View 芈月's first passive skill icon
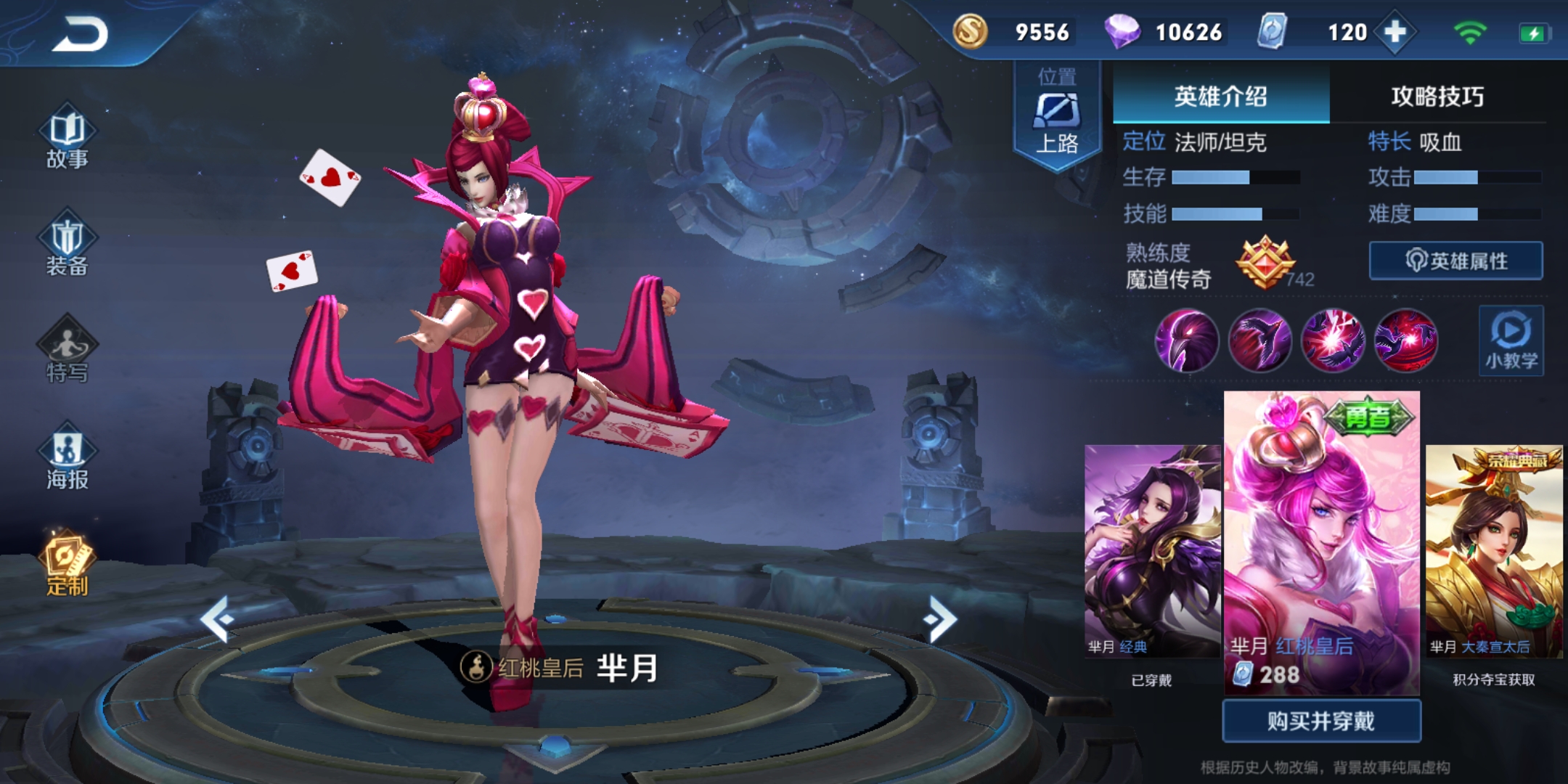The image size is (1568, 784). [x=1186, y=341]
